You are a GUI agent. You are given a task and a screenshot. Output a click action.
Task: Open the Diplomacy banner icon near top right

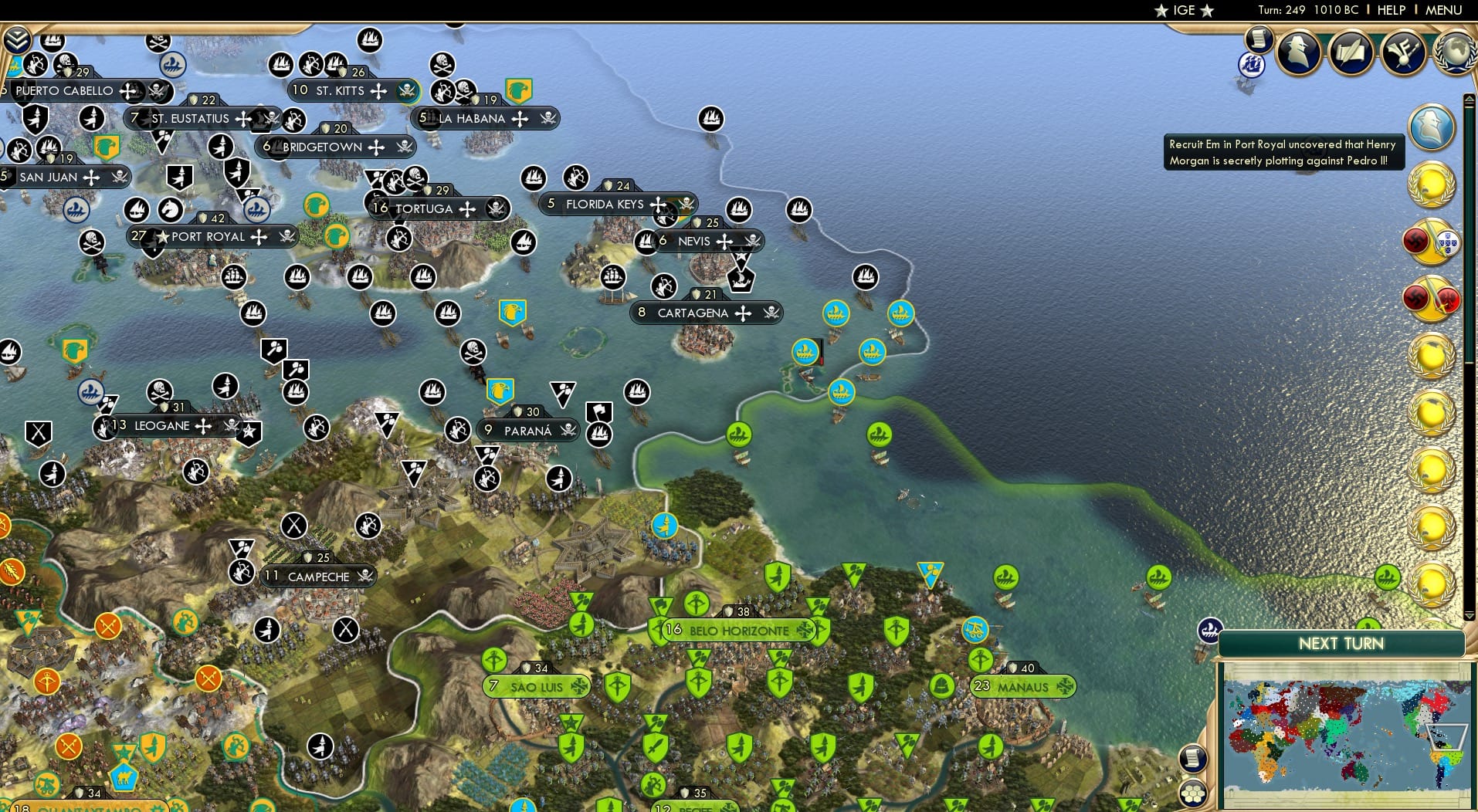coord(1404,52)
